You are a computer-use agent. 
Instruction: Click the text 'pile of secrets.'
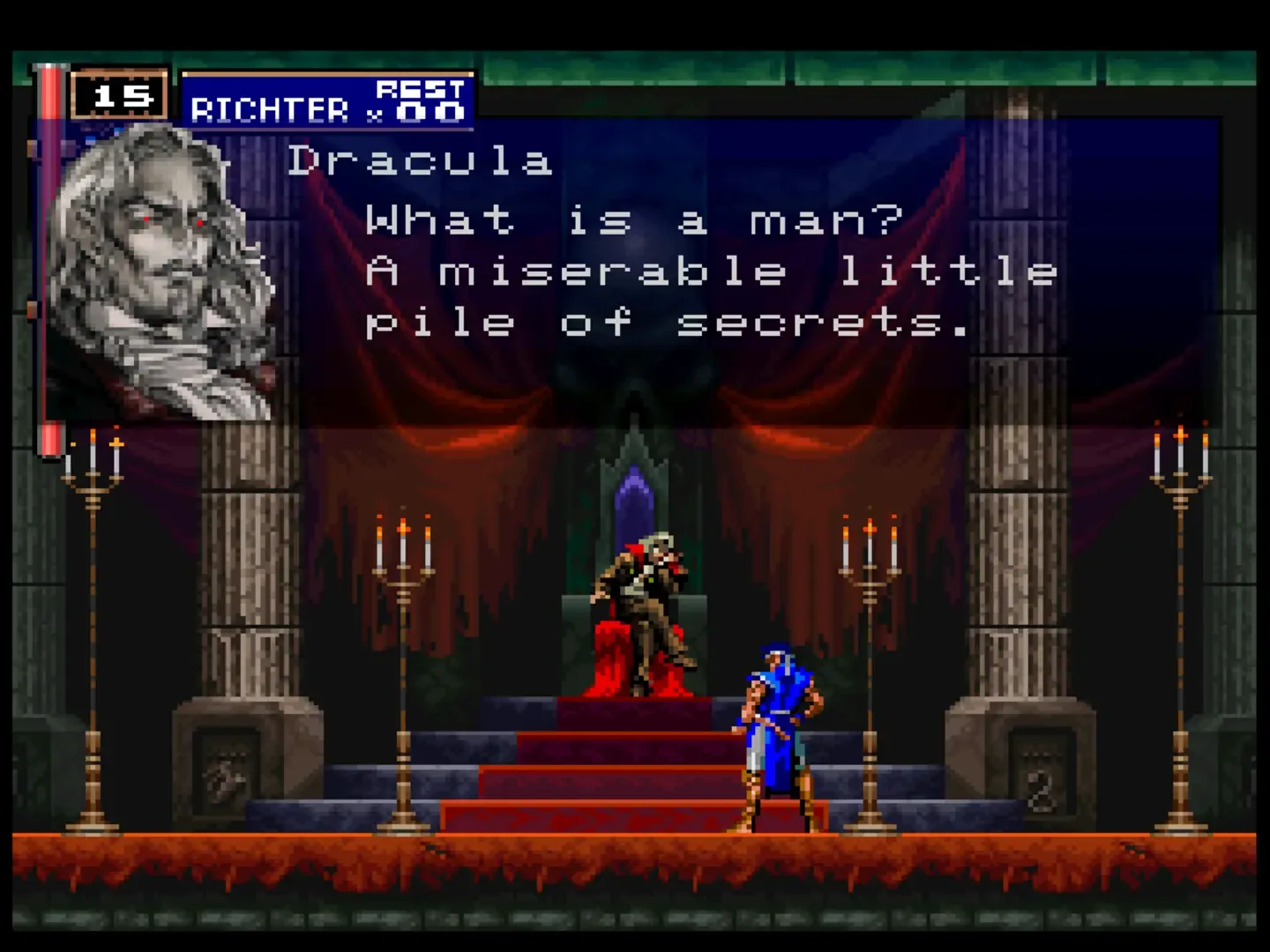[x=666, y=322]
